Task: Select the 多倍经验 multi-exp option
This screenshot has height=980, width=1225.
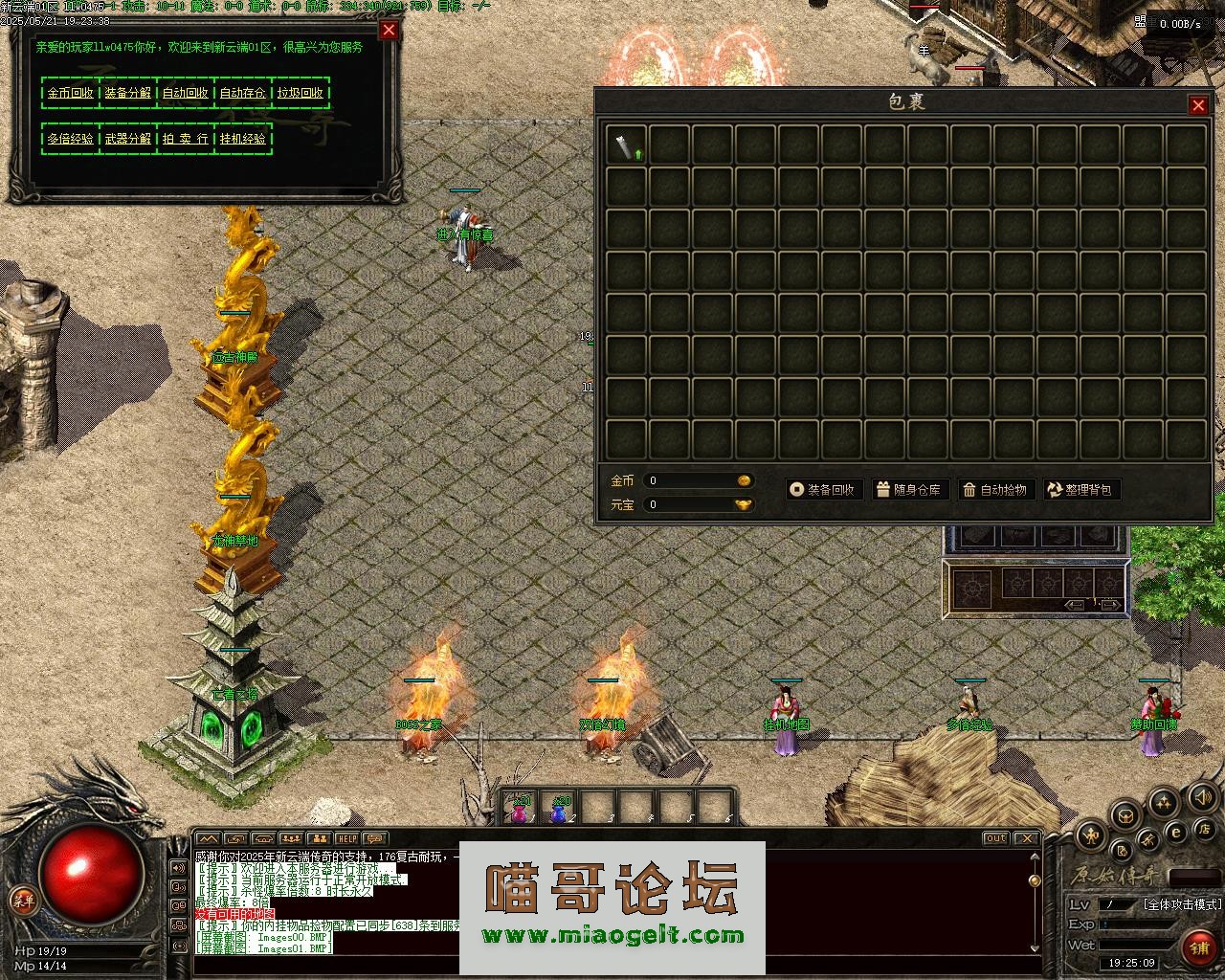Action: tap(71, 139)
